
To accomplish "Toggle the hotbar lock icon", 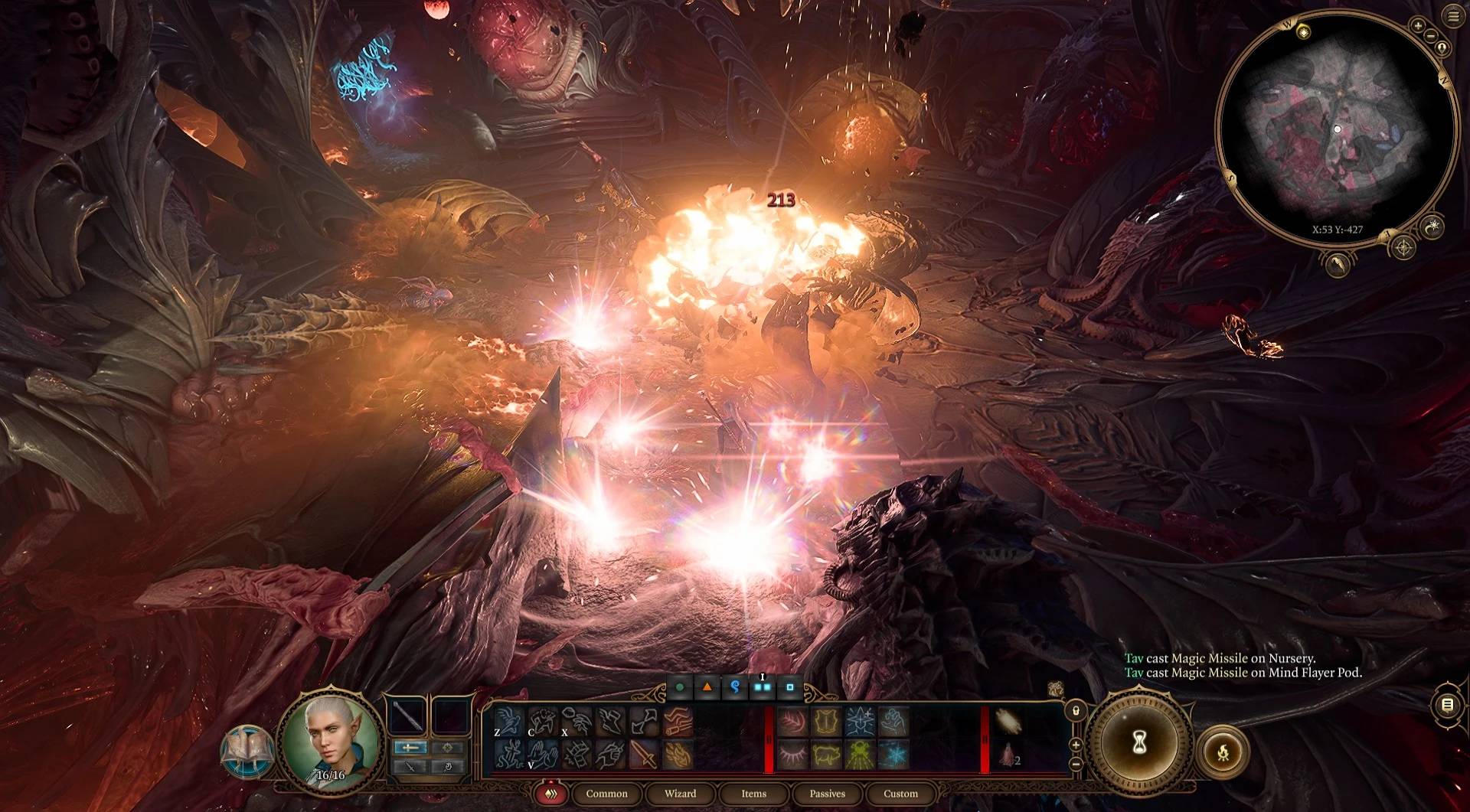I will (1075, 710).
